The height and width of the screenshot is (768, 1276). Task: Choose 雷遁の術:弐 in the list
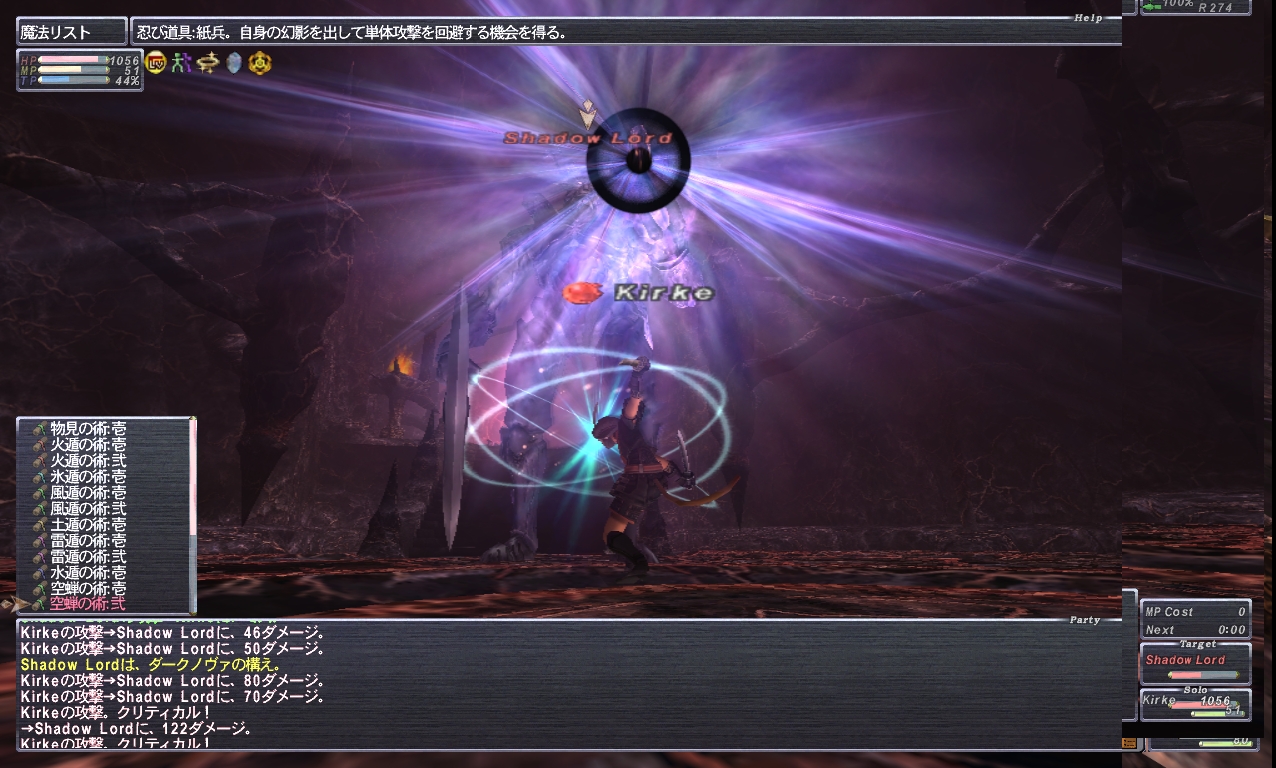click(x=88, y=557)
